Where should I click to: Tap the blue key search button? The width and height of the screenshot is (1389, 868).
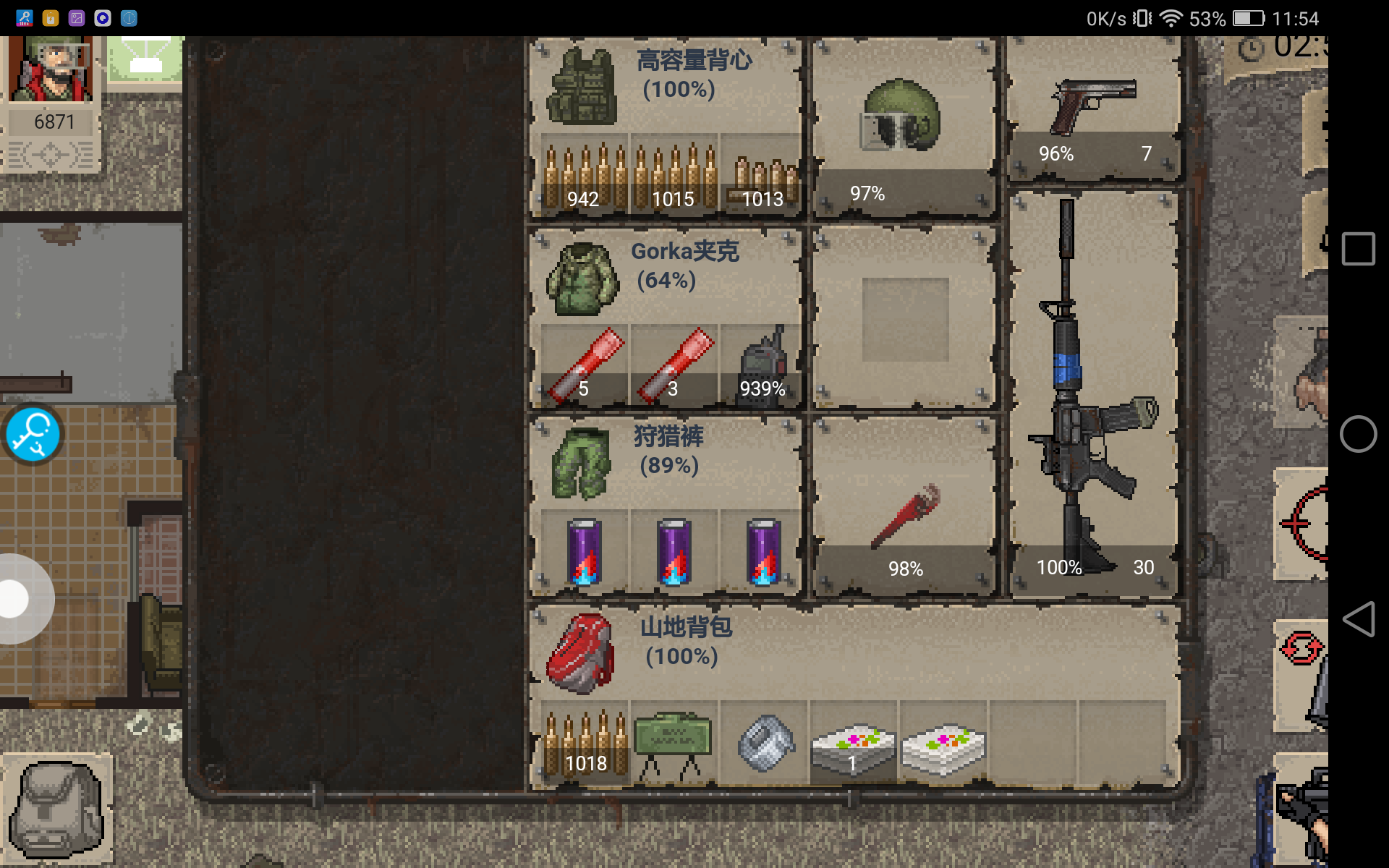click(32, 435)
